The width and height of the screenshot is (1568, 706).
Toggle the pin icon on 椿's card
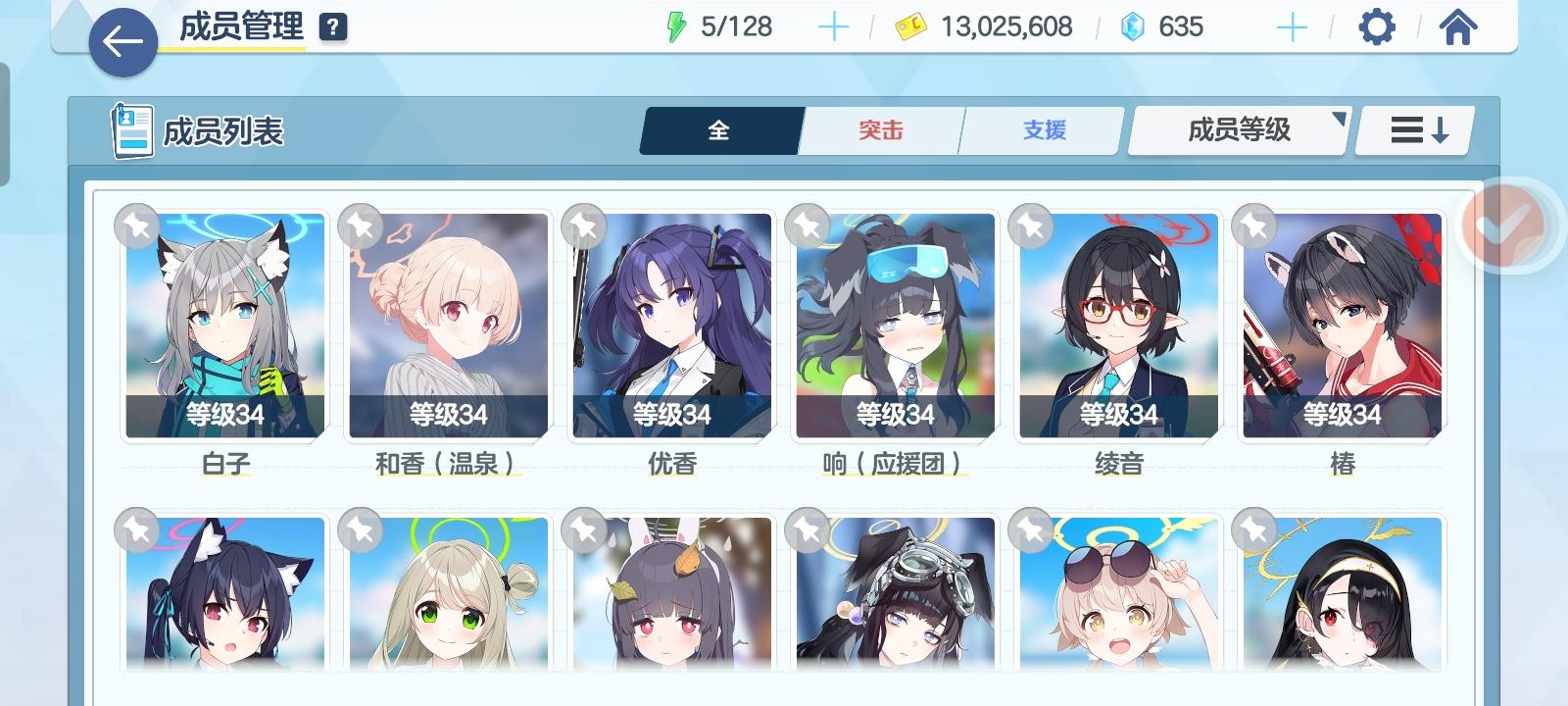click(x=1254, y=227)
